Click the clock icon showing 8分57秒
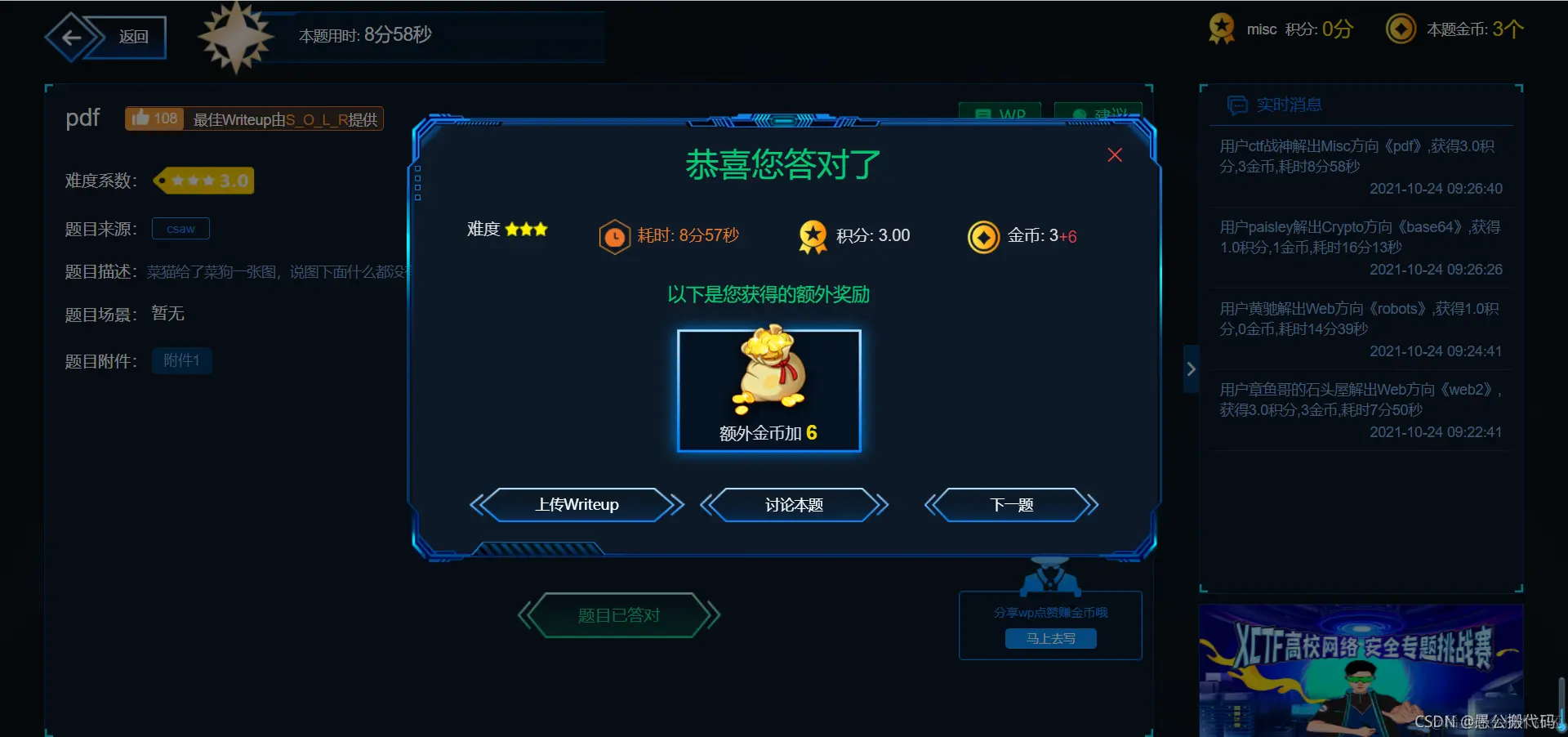Viewport: 1568px width, 737px height. (614, 237)
